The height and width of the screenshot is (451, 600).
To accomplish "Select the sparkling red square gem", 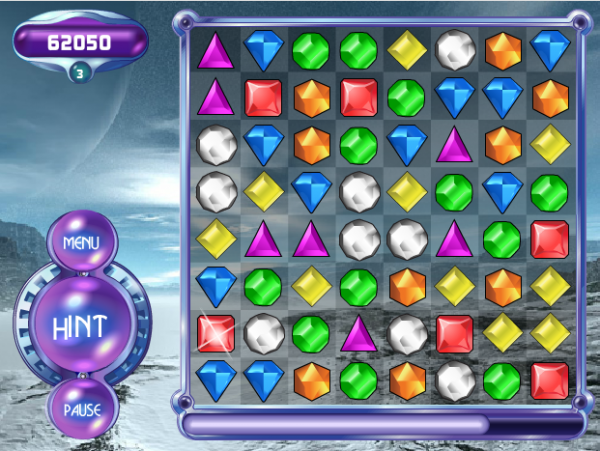I will point(215,332).
